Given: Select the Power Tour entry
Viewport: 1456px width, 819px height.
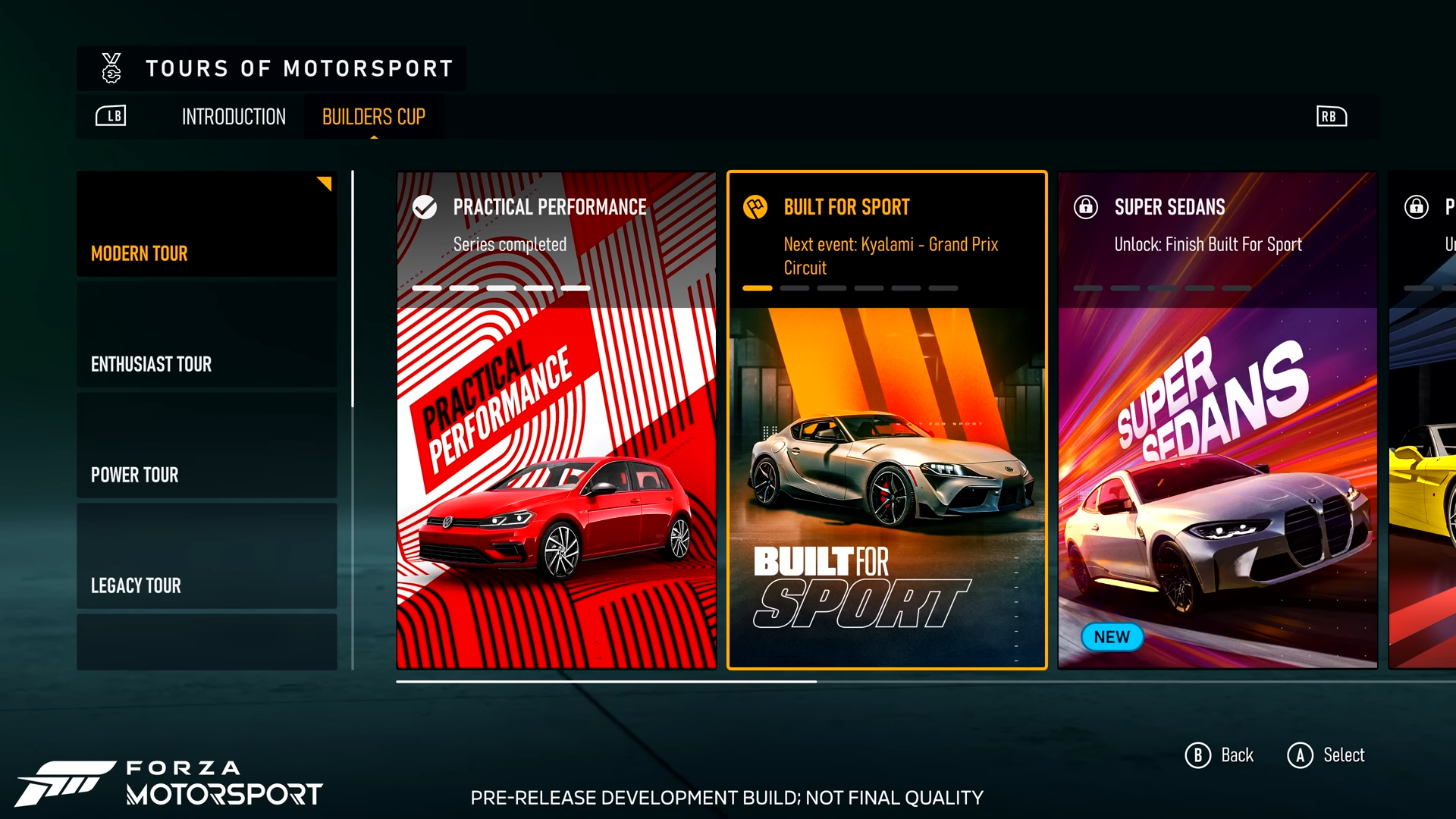Looking at the screenshot, I should 207,446.
